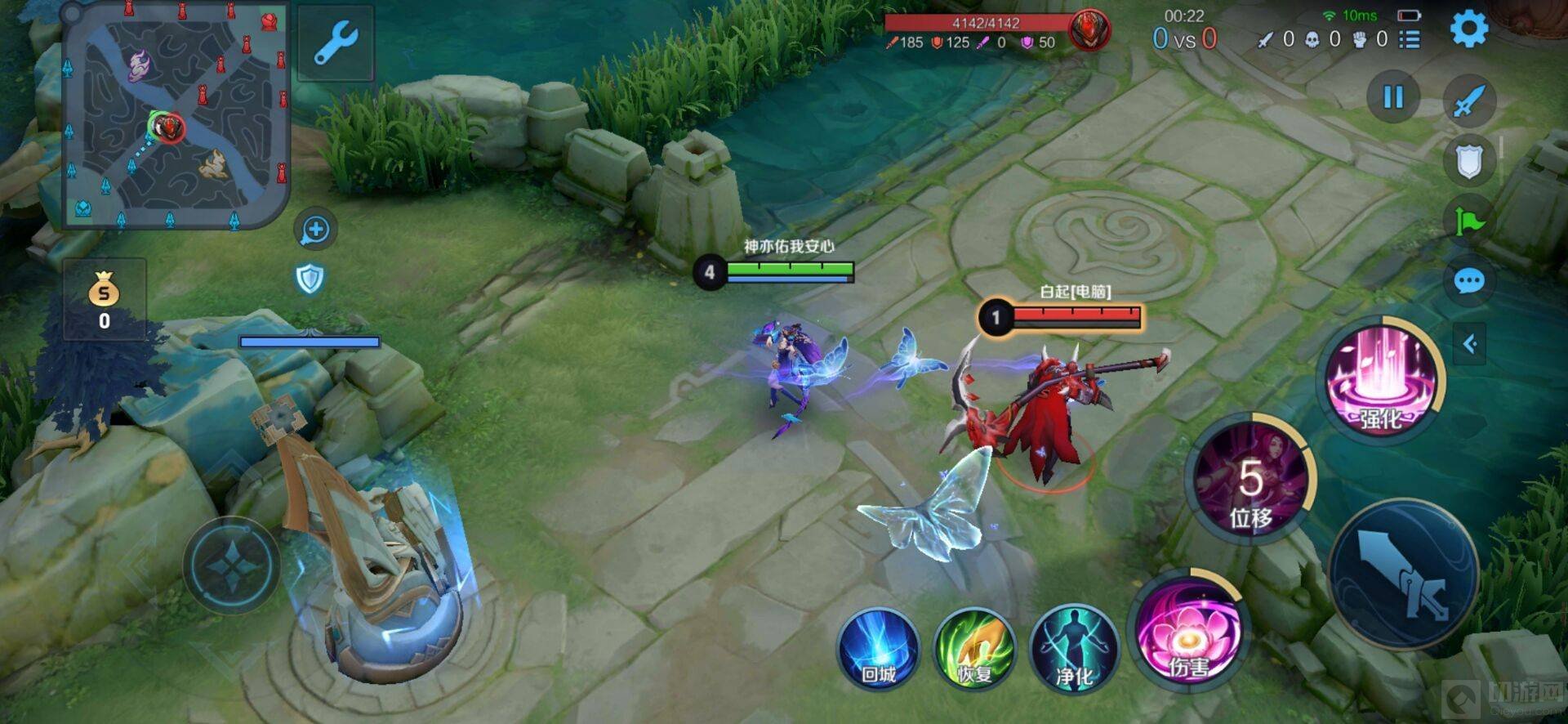Click the wrench tool button
Screen dimensions: 1568x724
(336, 42)
